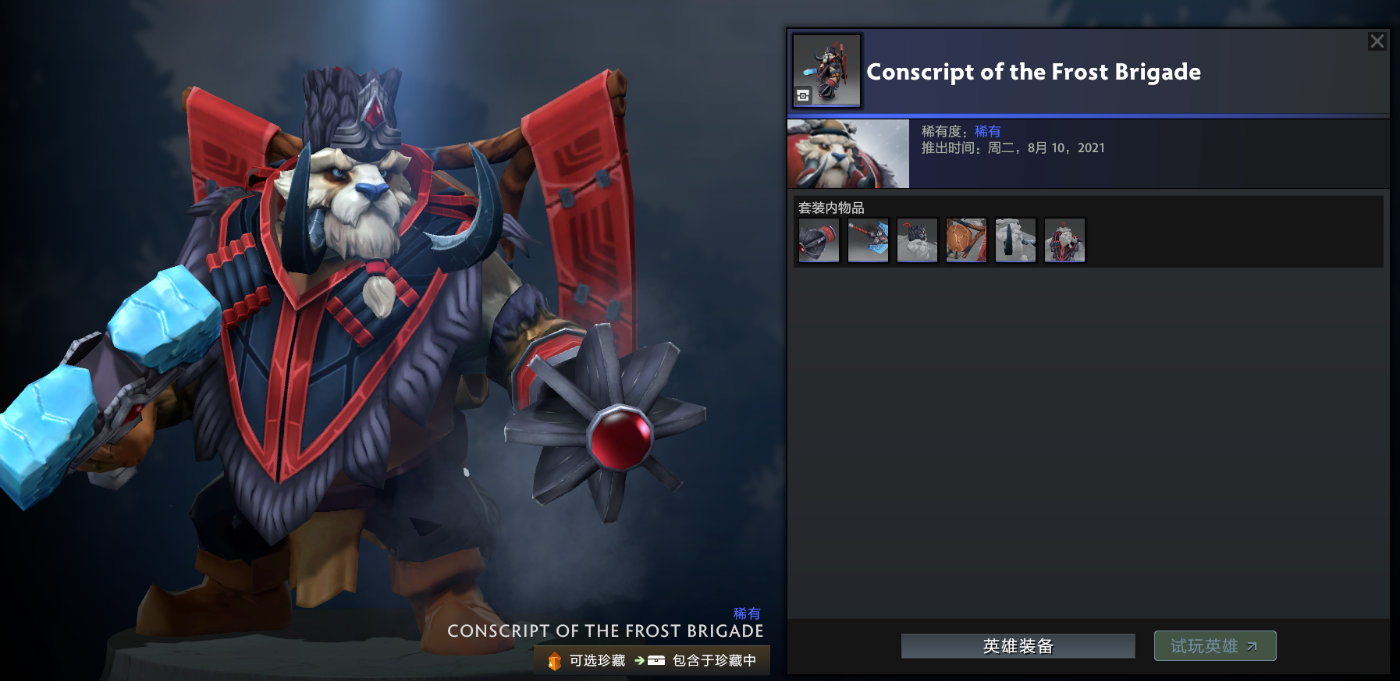The height and width of the screenshot is (681, 1400).
Task: Click the Conscript of the Frost Brigade bundle icon
Action: point(827,71)
